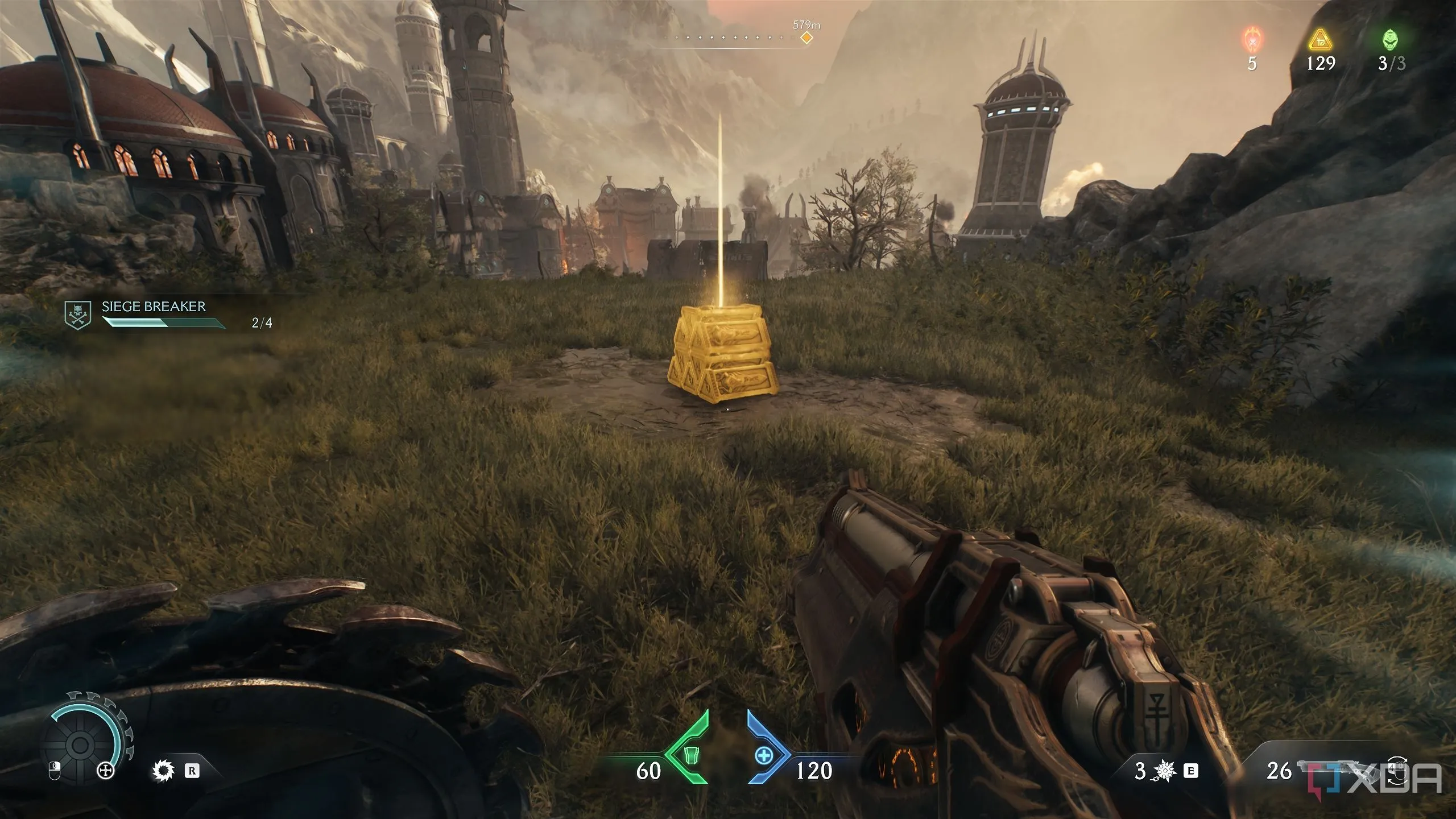The width and height of the screenshot is (1456, 819).
Task: Click the orange diamond waypoint marker on compass
Action: pos(806,38)
